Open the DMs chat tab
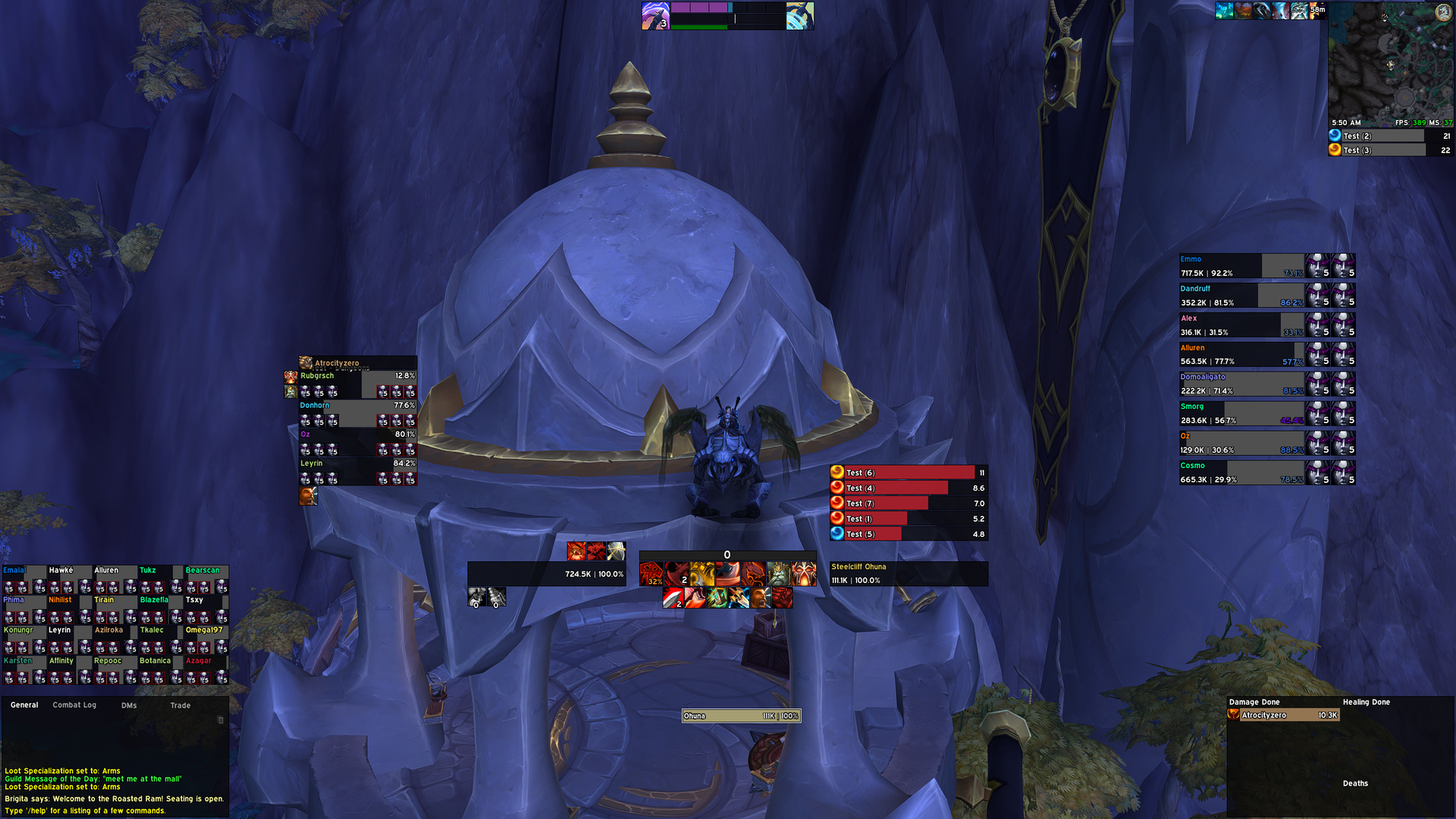1456x819 pixels. click(x=129, y=705)
